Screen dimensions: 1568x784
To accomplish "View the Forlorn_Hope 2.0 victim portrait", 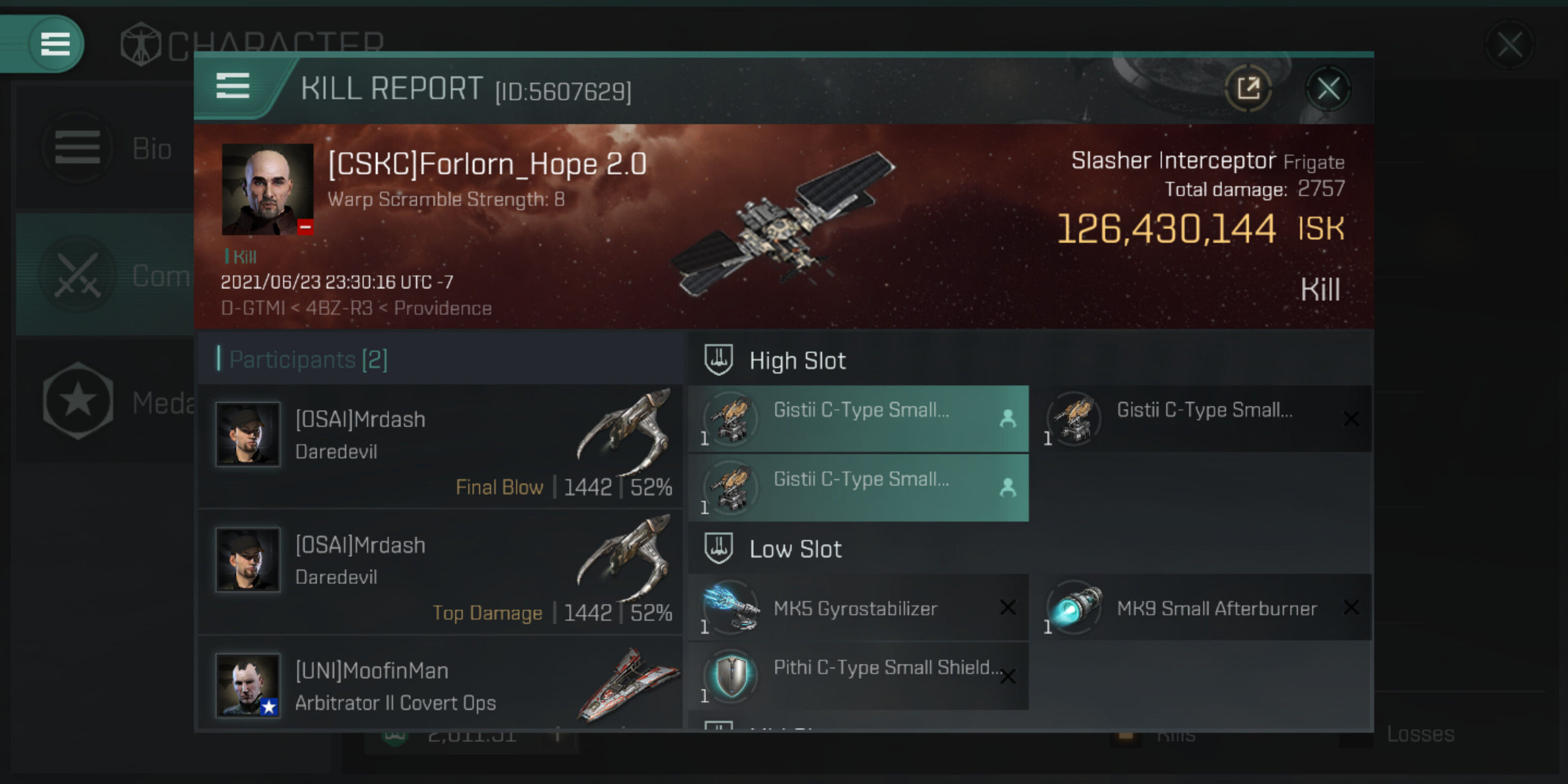I will click(267, 189).
